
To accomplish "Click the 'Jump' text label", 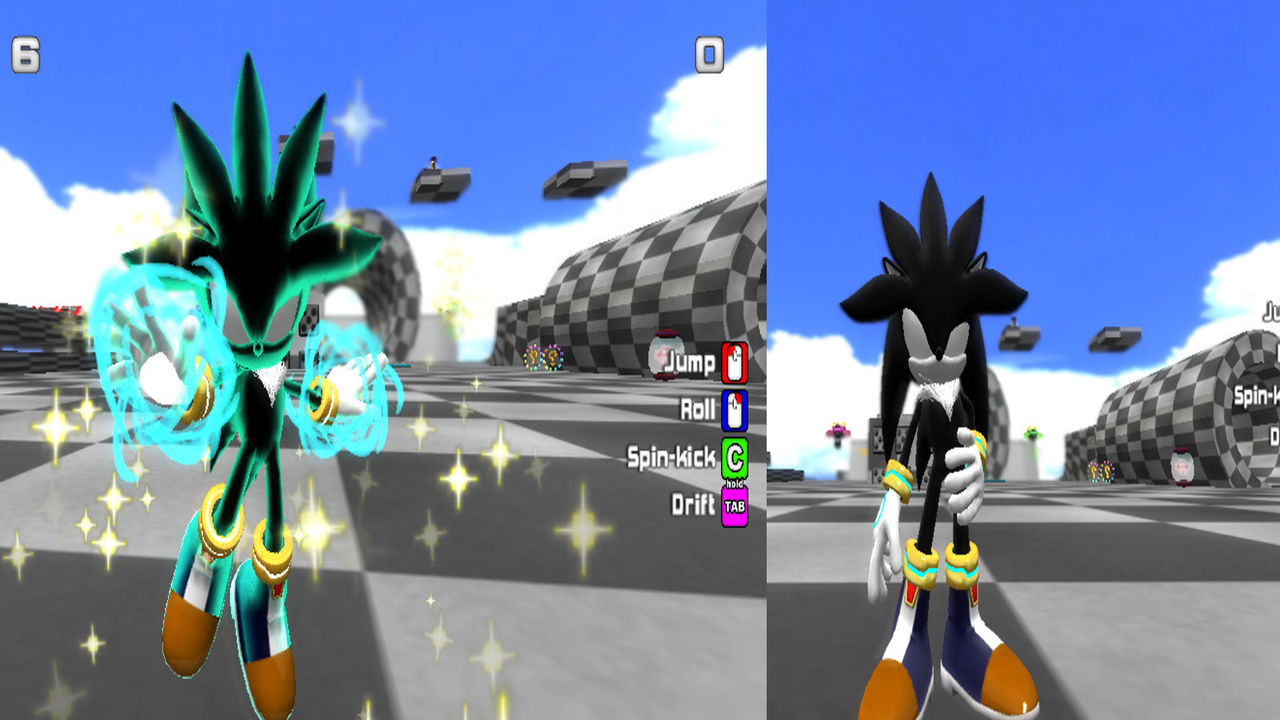I will coord(692,361).
